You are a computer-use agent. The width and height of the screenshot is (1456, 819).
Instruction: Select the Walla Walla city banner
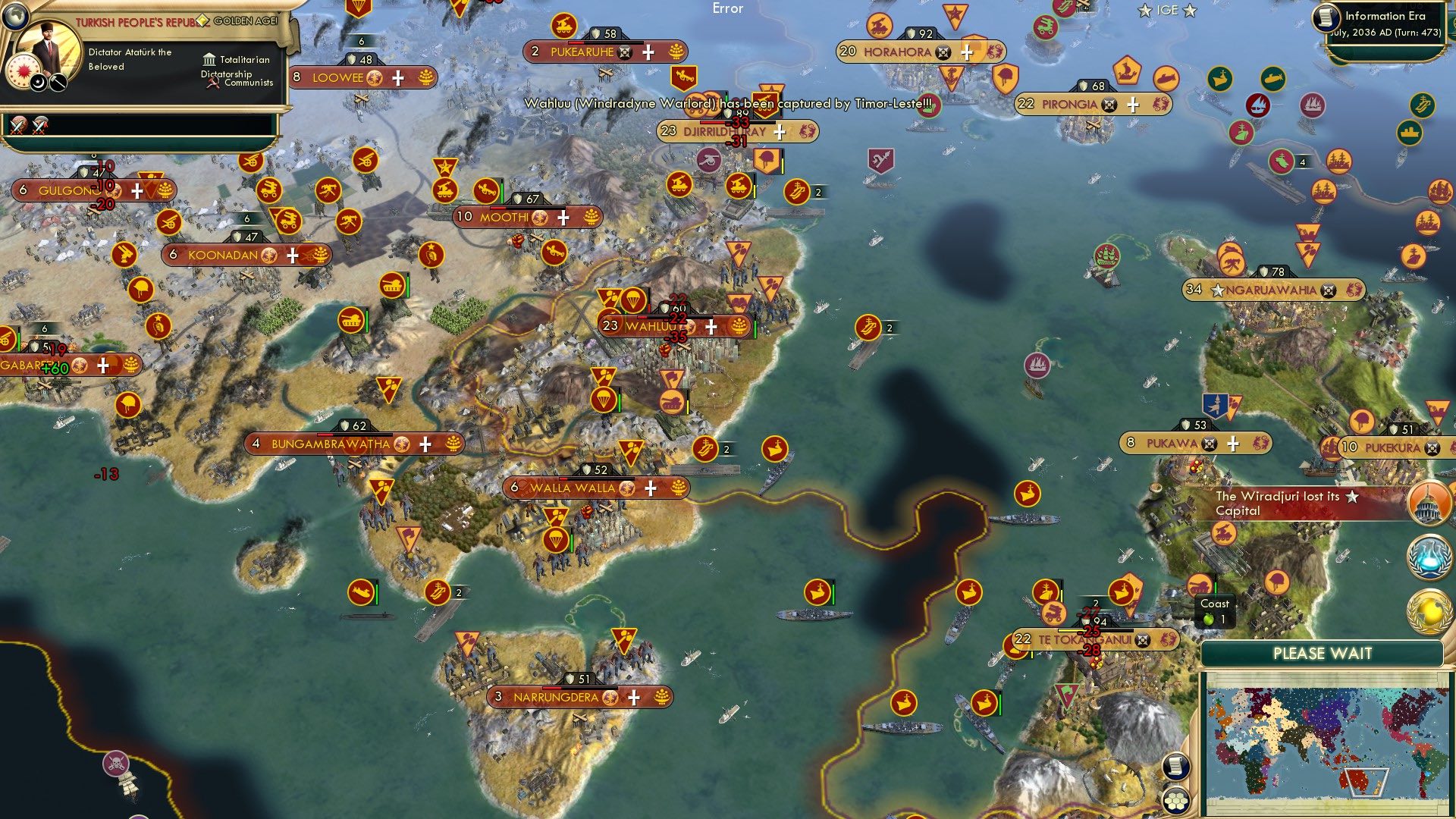[584, 488]
